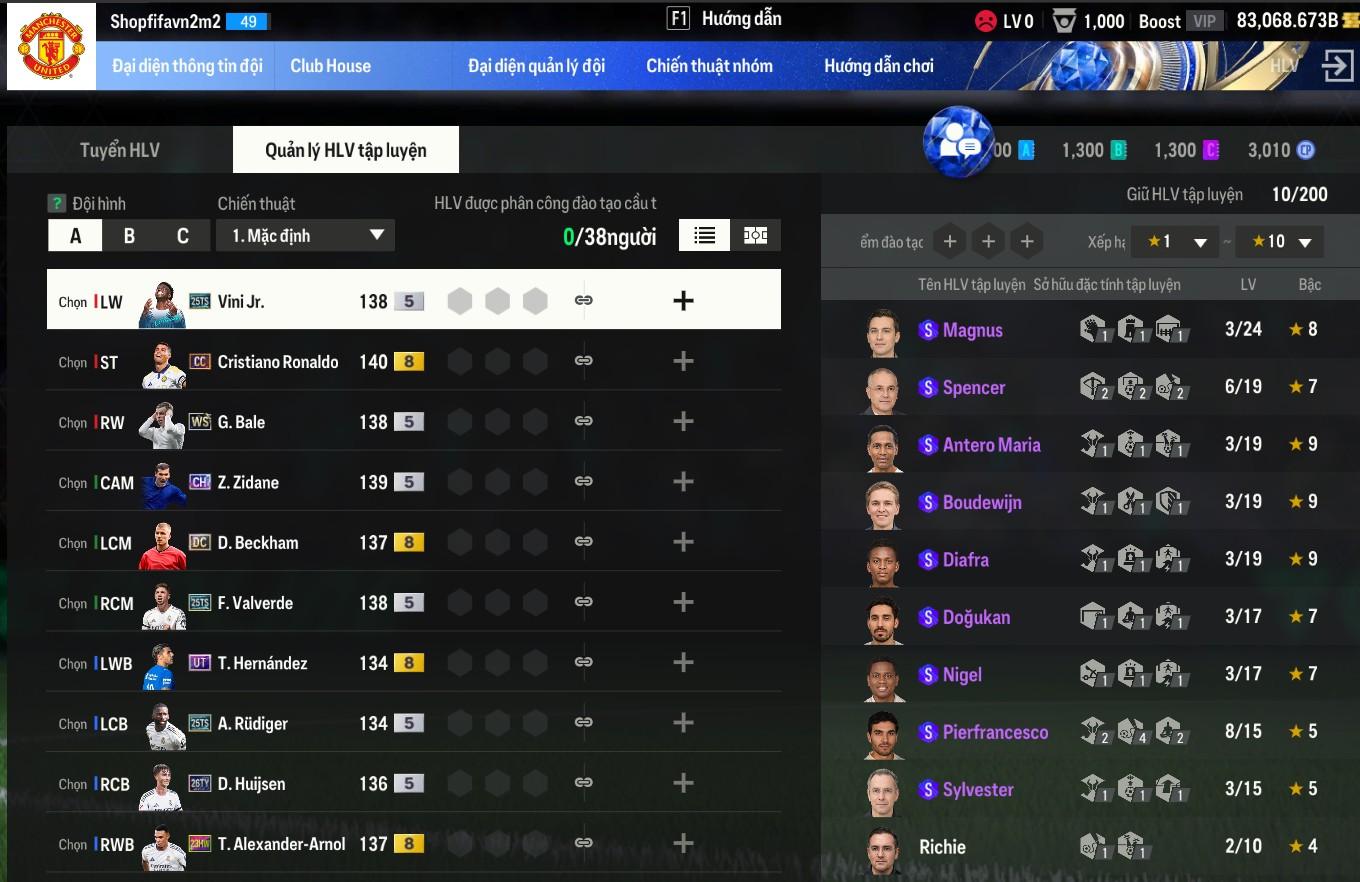Open the Club House menu
This screenshot has height=882, width=1360.
pos(330,66)
